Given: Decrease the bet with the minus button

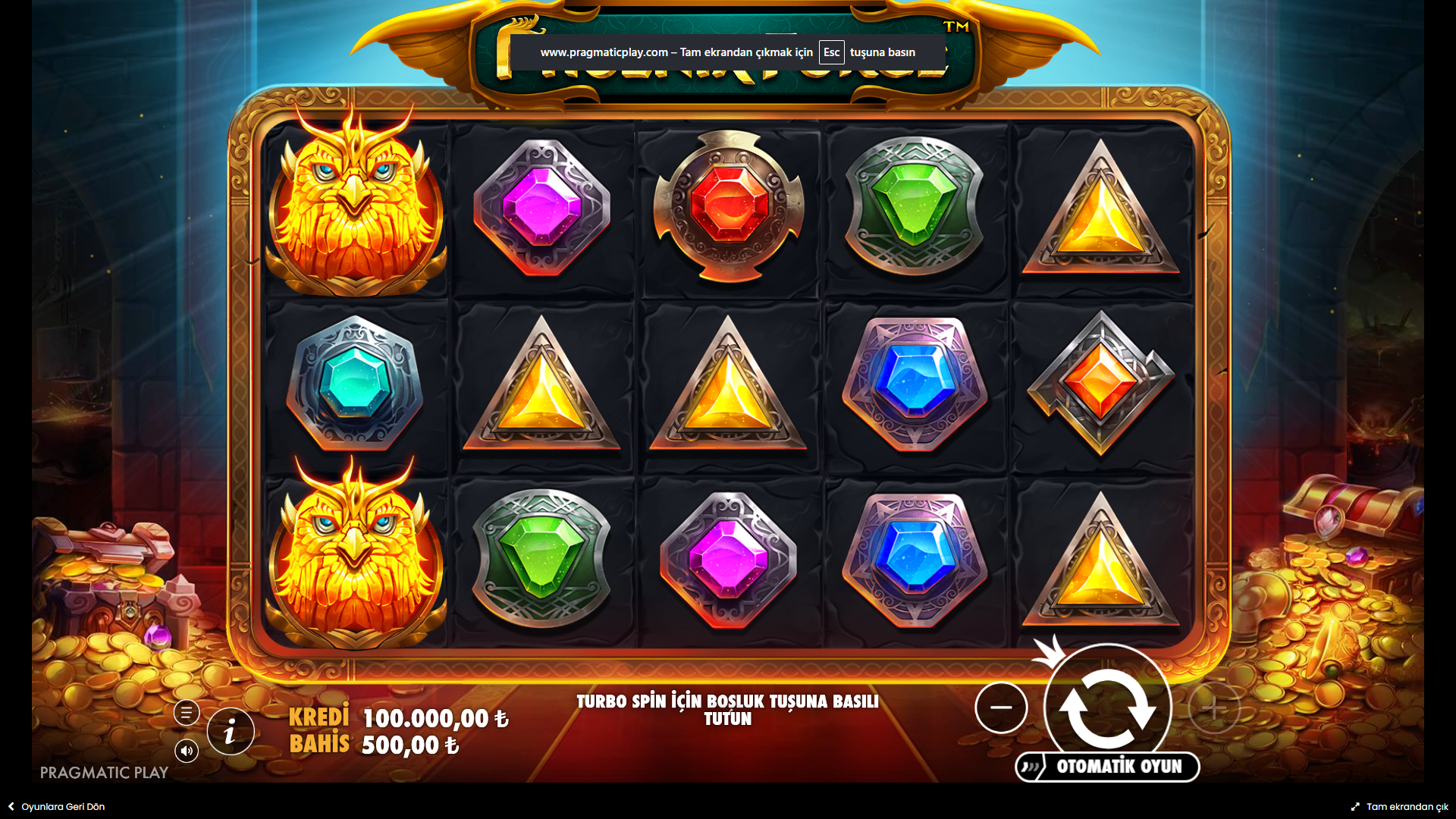Looking at the screenshot, I should click(1001, 708).
